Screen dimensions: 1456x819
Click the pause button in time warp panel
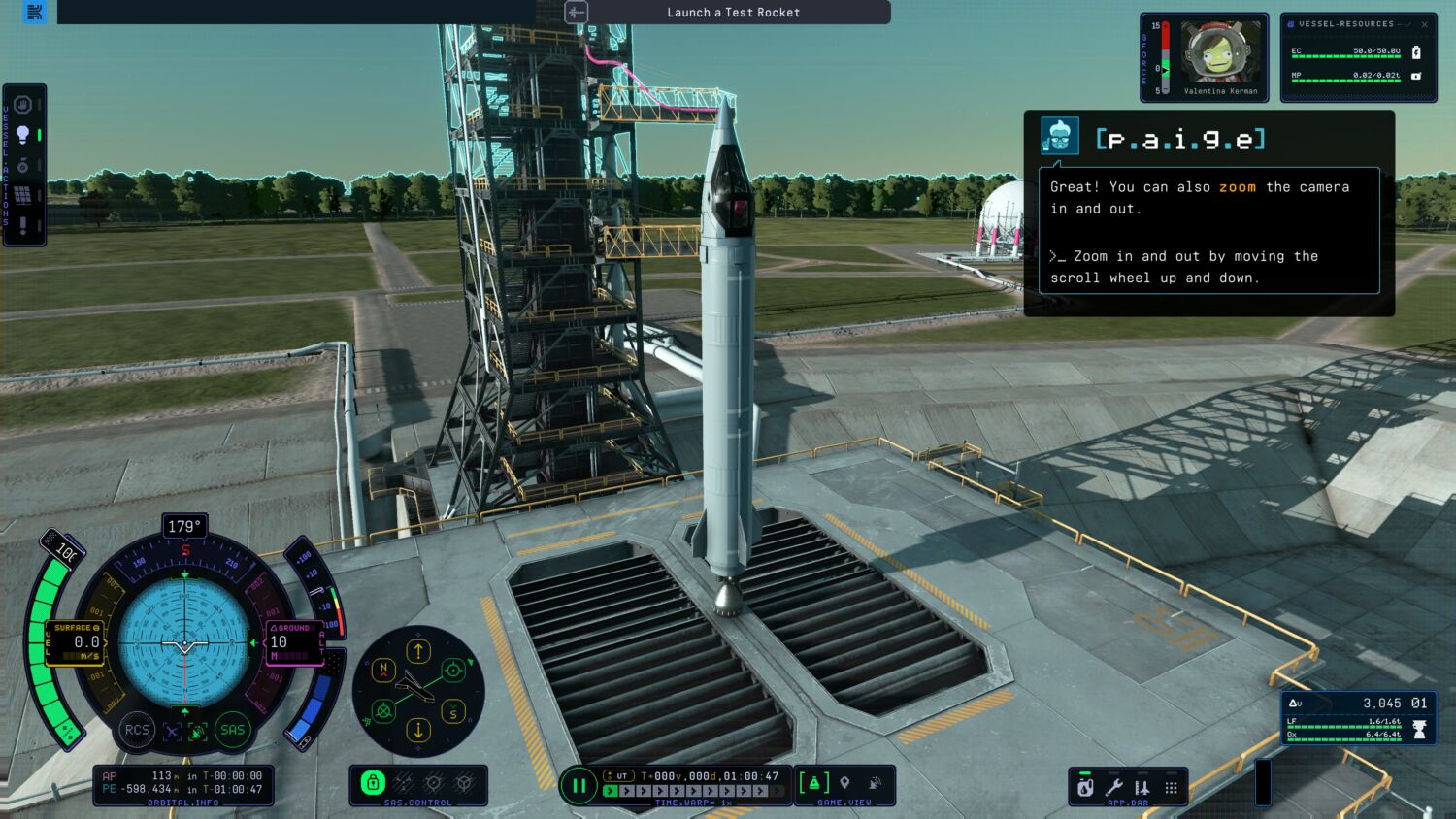coord(579,786)
